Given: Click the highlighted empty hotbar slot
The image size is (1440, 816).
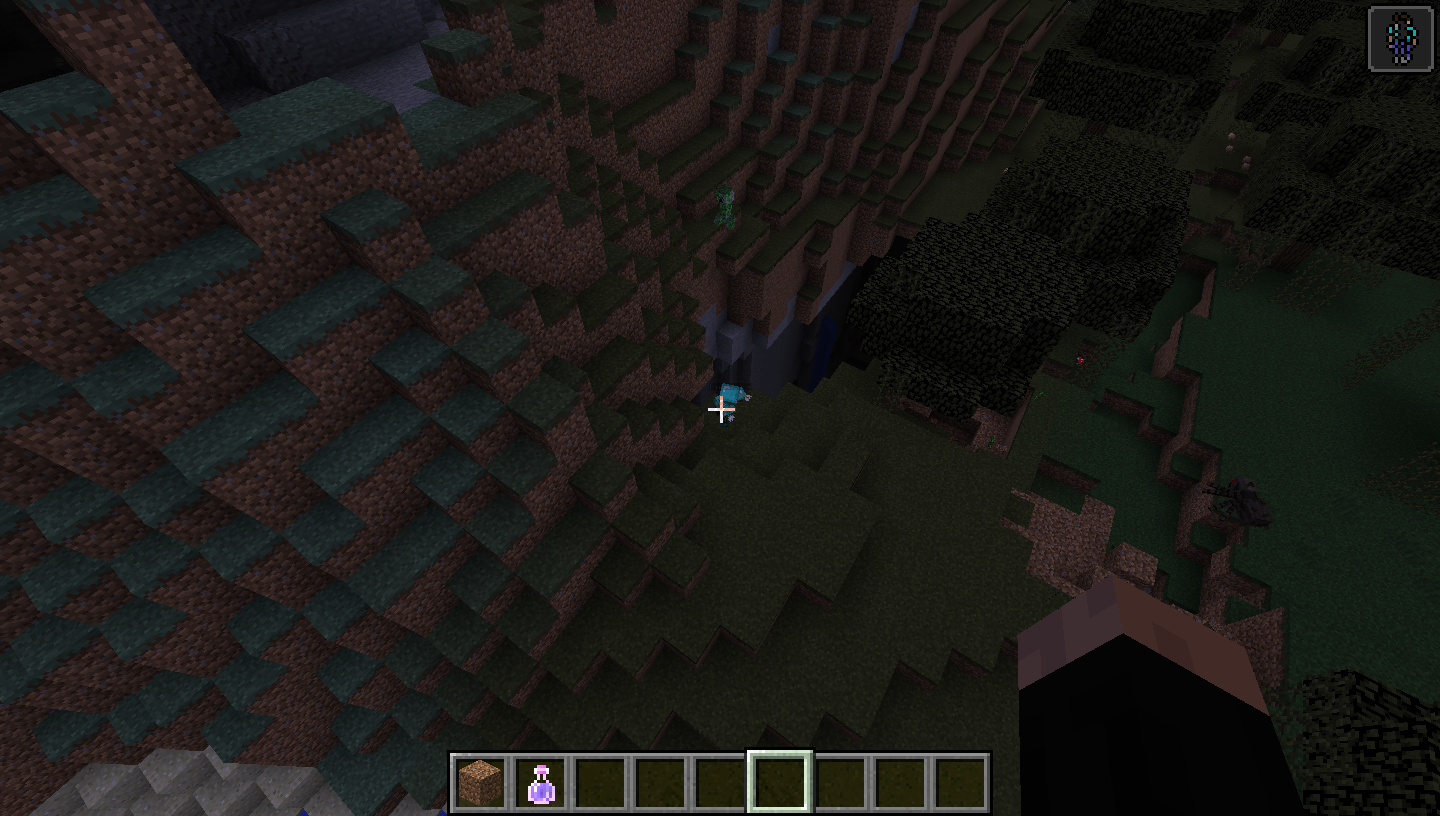Looking at the screenshot, I should (x=780, y=782).
